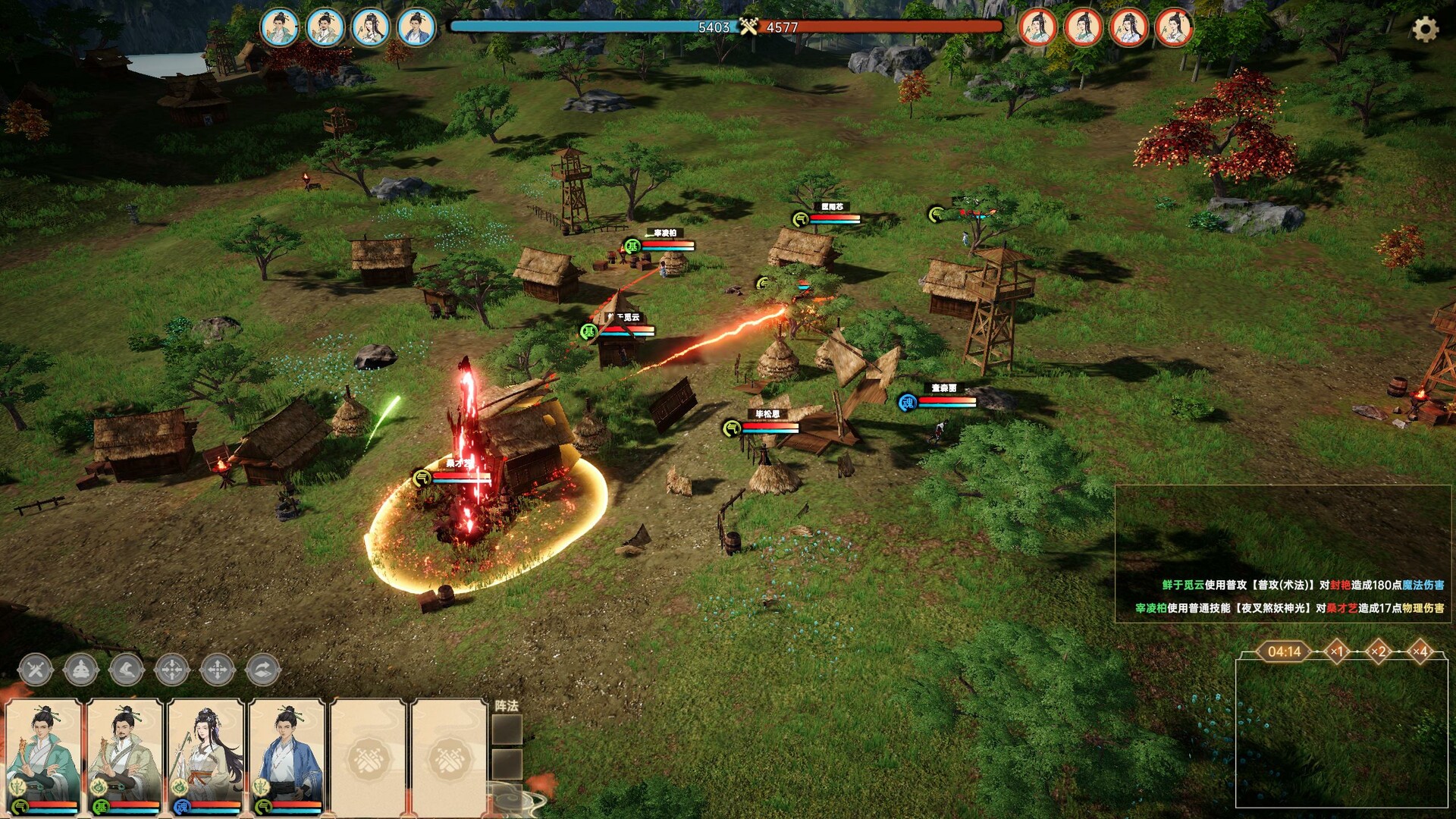Viewport: 1456px width, 819px height.
Task: Set battle speed to ×1
Action: (x=1337, y=651)
